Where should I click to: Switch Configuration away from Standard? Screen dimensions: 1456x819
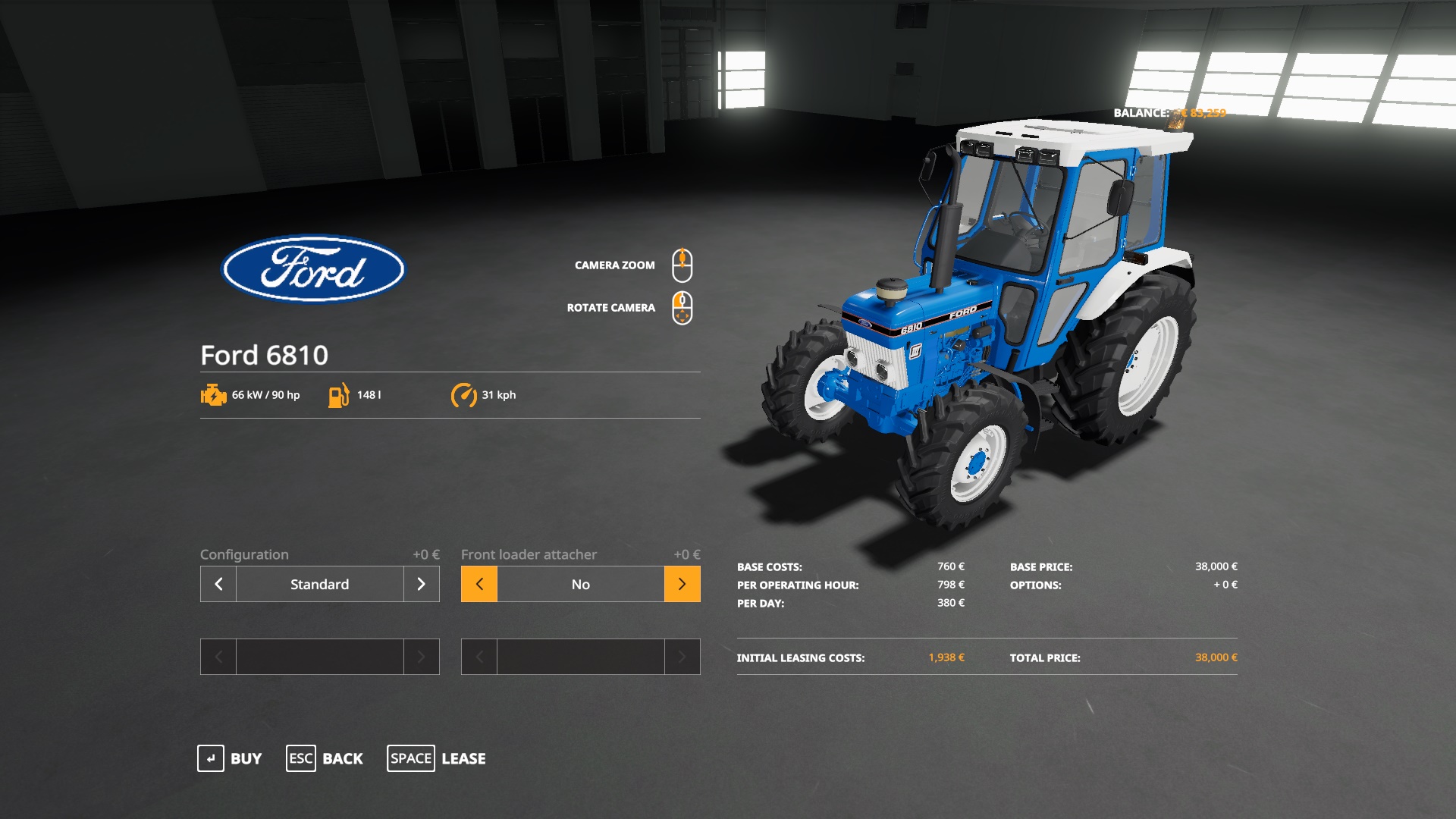[422, 584]
